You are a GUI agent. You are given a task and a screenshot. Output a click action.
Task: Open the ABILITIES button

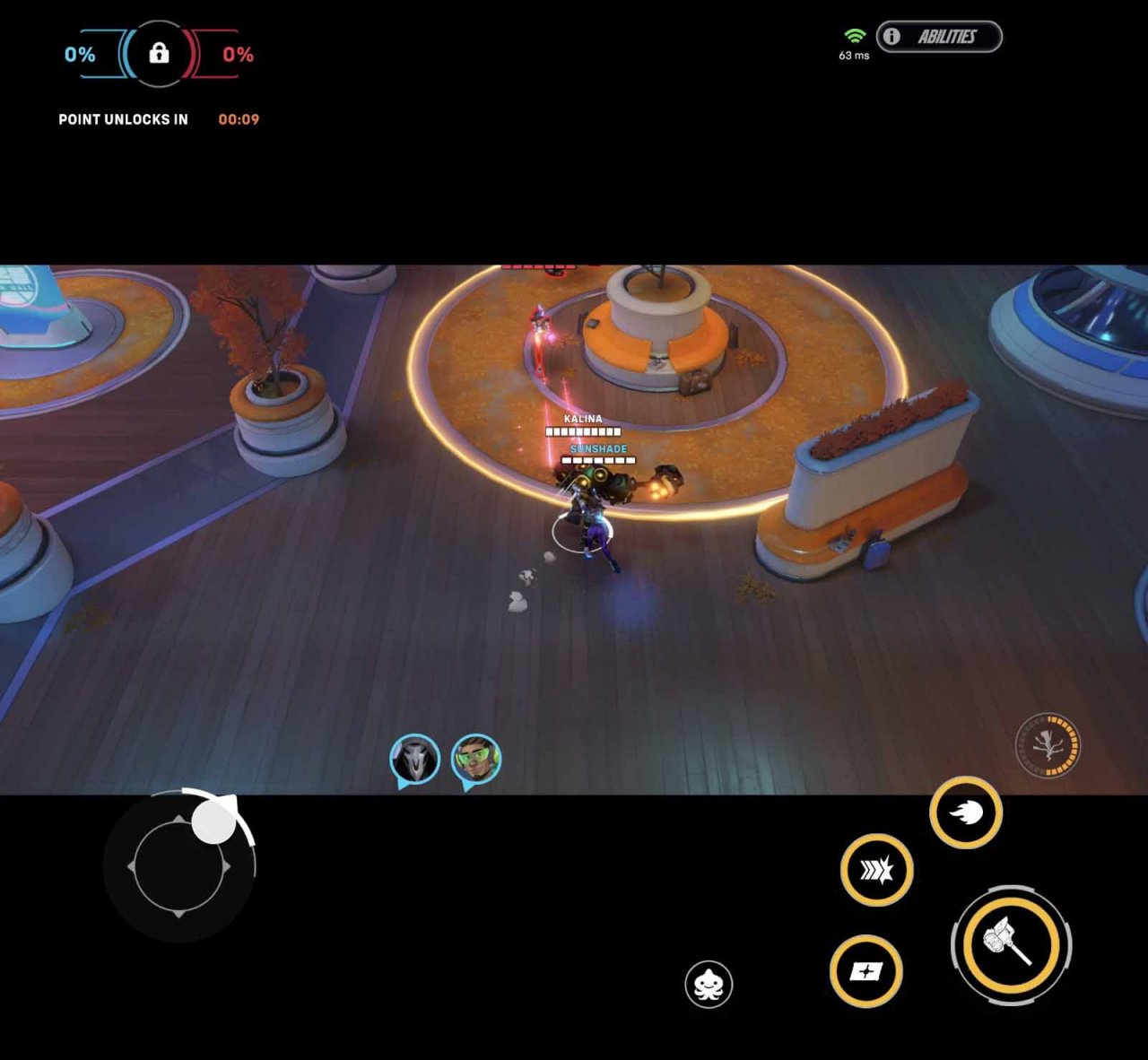948,37
